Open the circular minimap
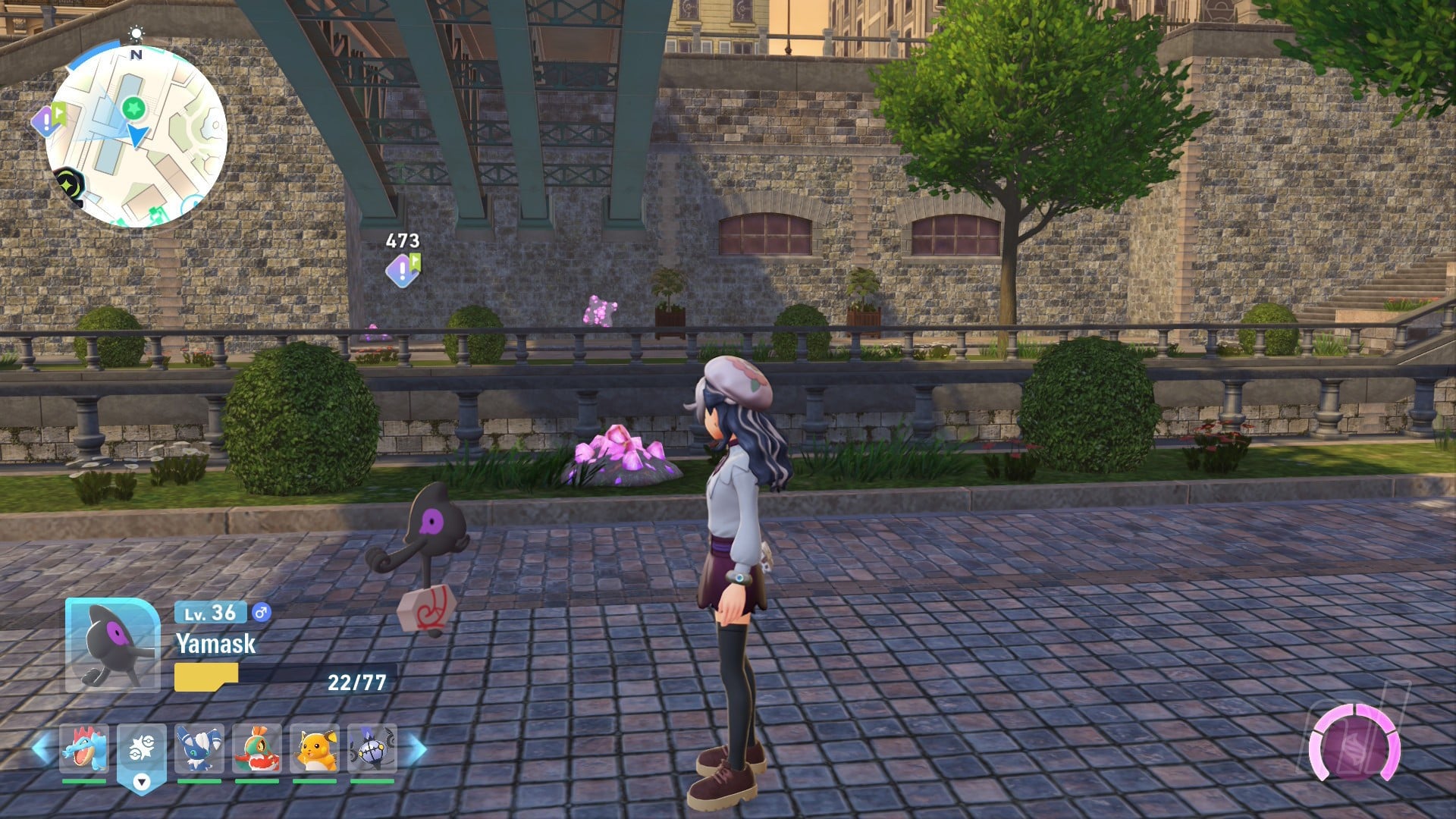The image size is (1456, 819). (x=136, y=136)
